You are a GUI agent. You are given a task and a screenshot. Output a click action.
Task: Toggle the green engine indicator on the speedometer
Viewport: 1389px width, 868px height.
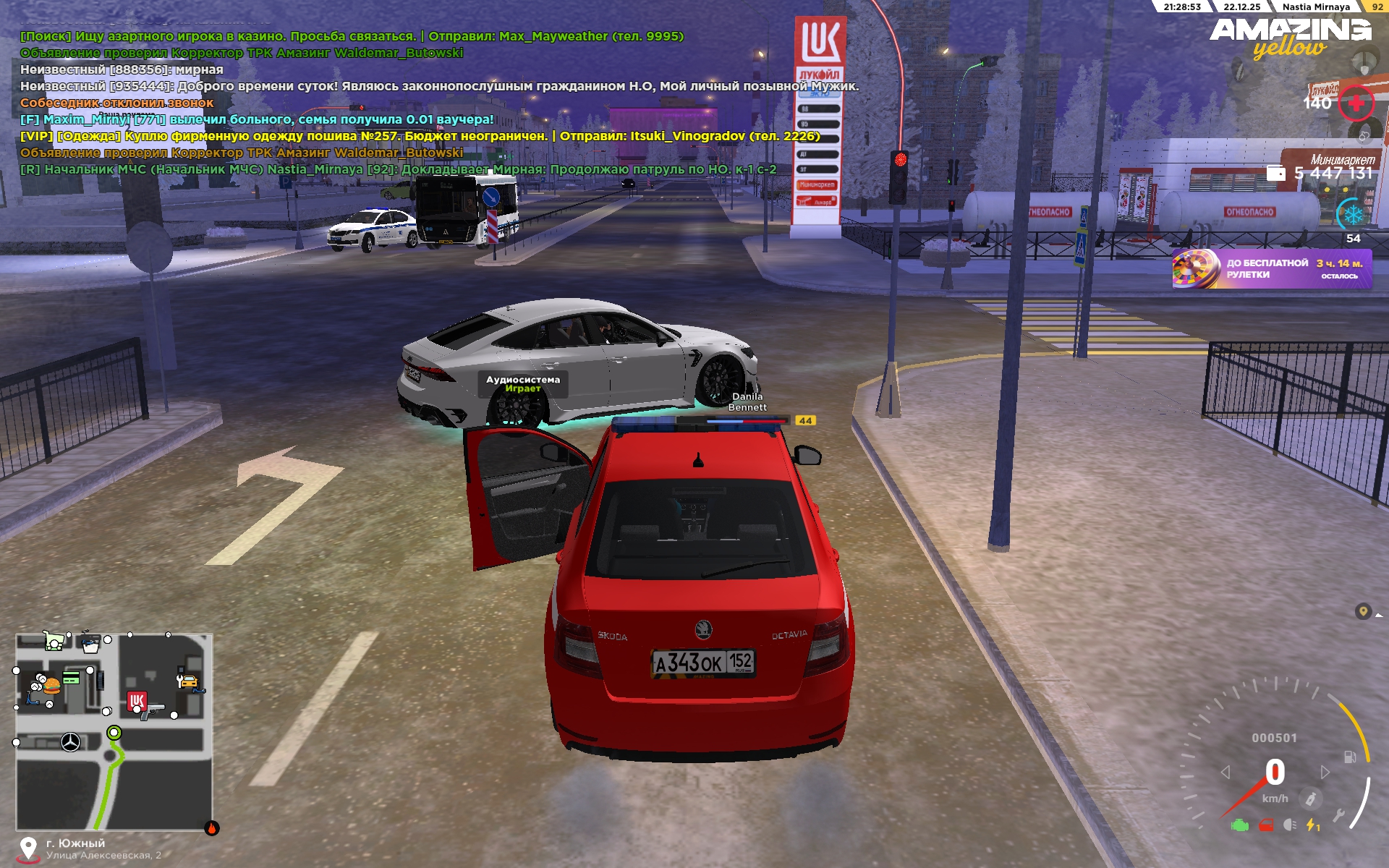tap(1240, 825)
